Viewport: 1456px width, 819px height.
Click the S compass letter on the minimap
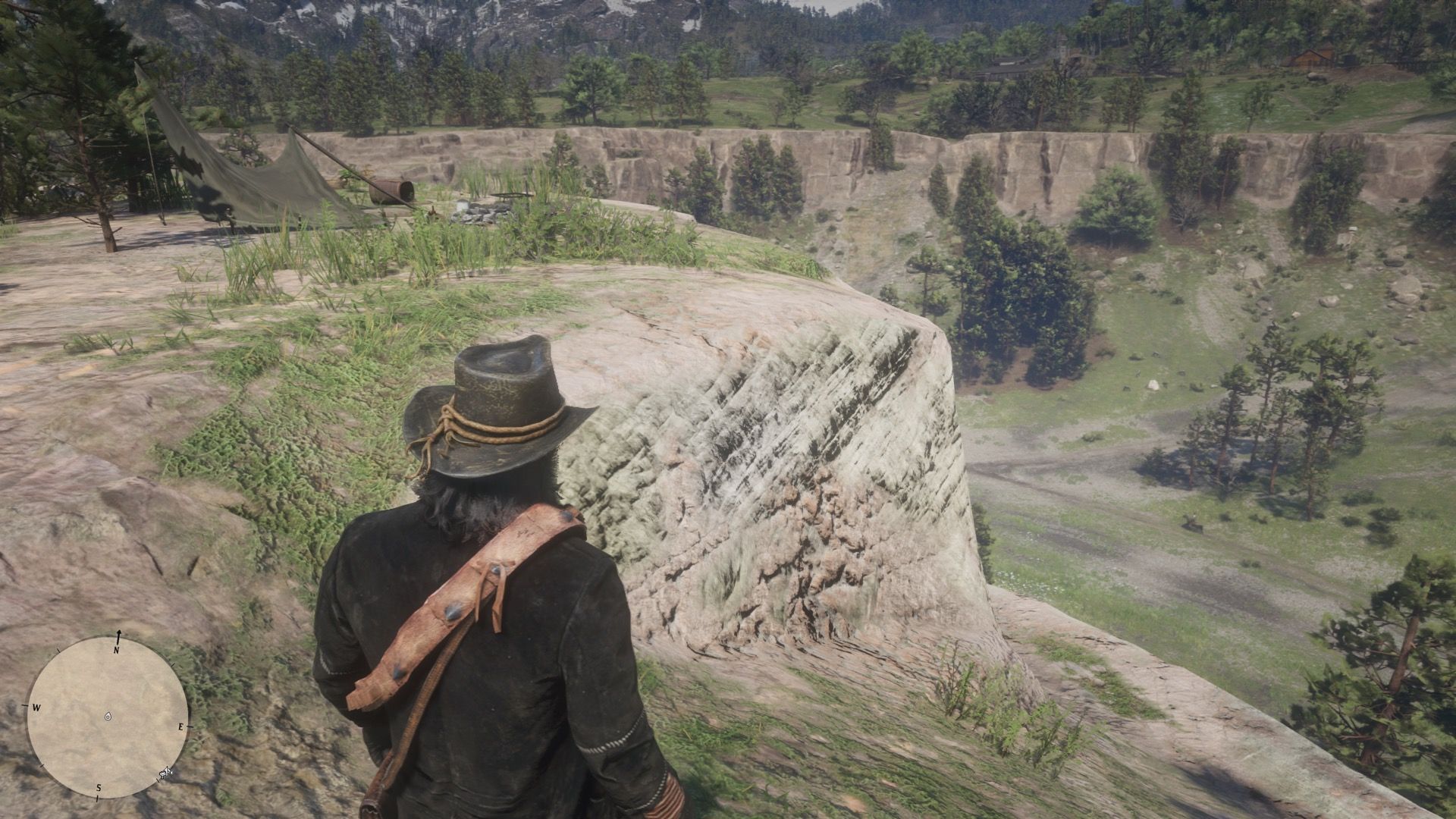point(99,787)
